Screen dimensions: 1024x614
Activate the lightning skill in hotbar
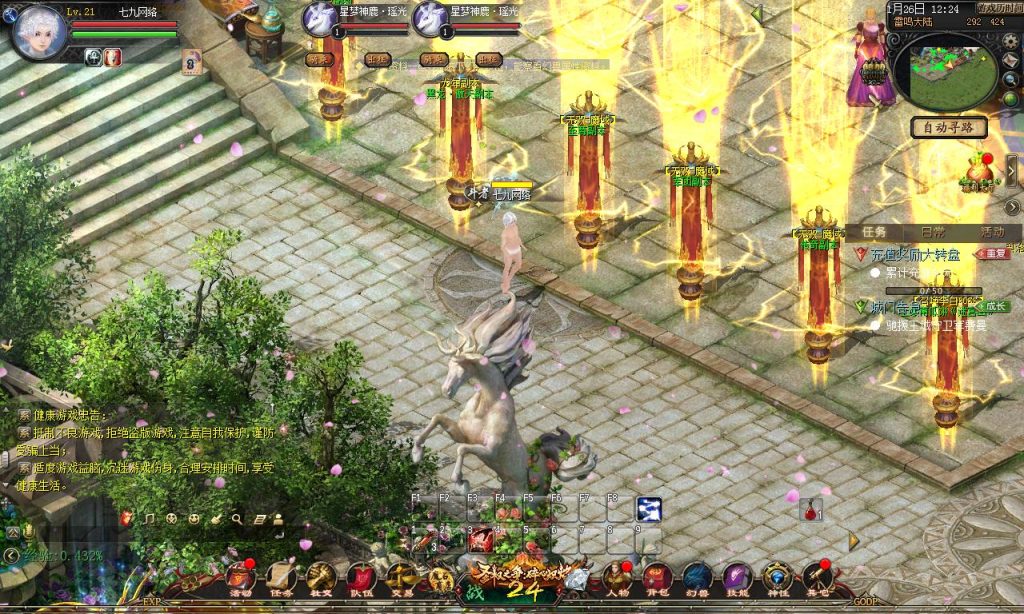coord(649,509)
